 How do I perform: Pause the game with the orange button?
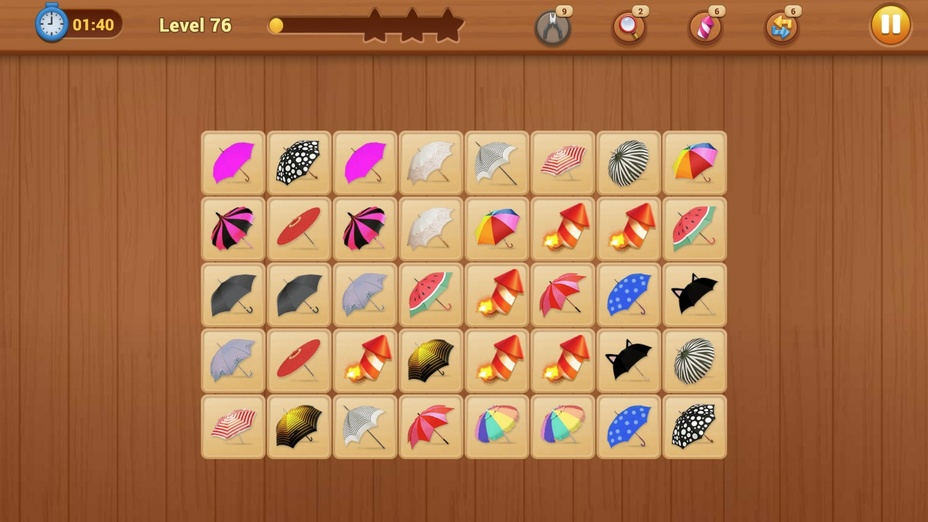[890, 25]
